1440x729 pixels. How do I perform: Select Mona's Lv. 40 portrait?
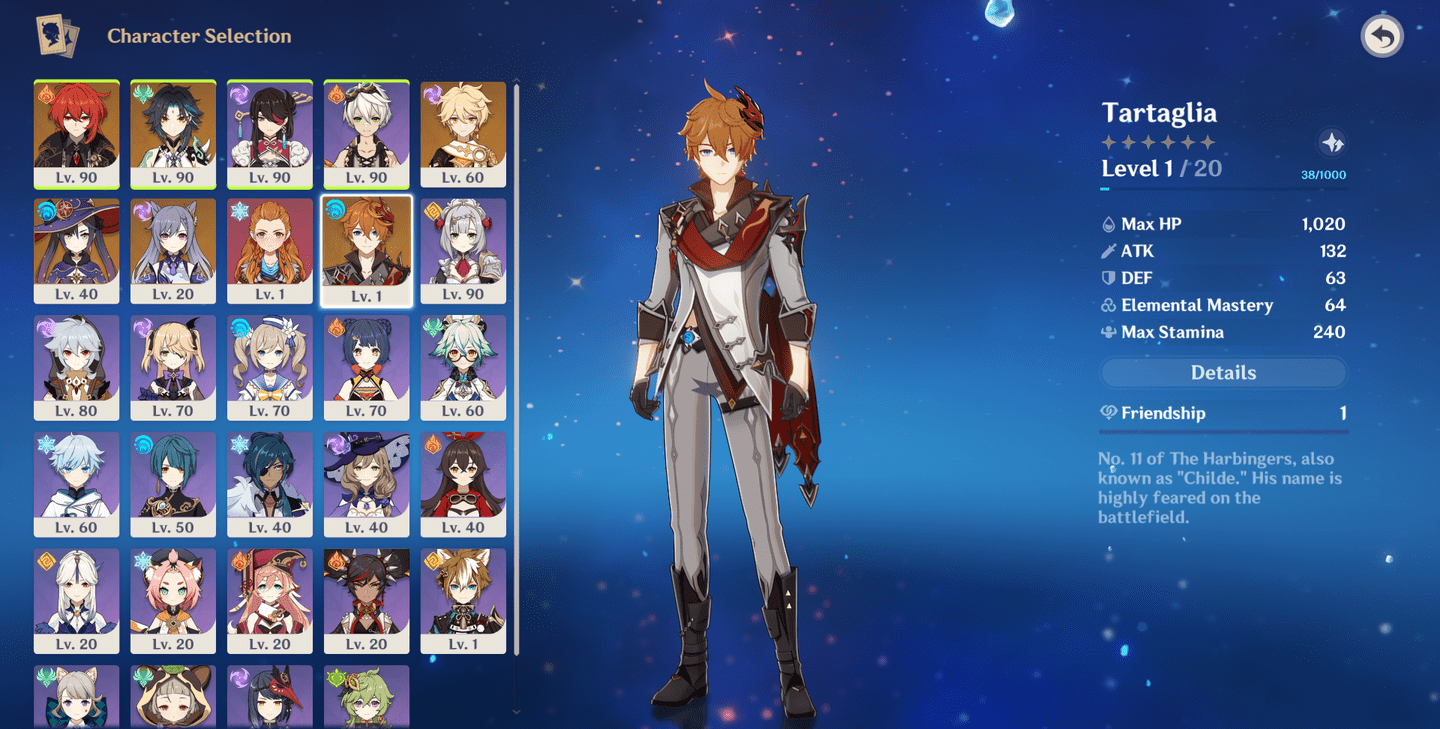77,251
